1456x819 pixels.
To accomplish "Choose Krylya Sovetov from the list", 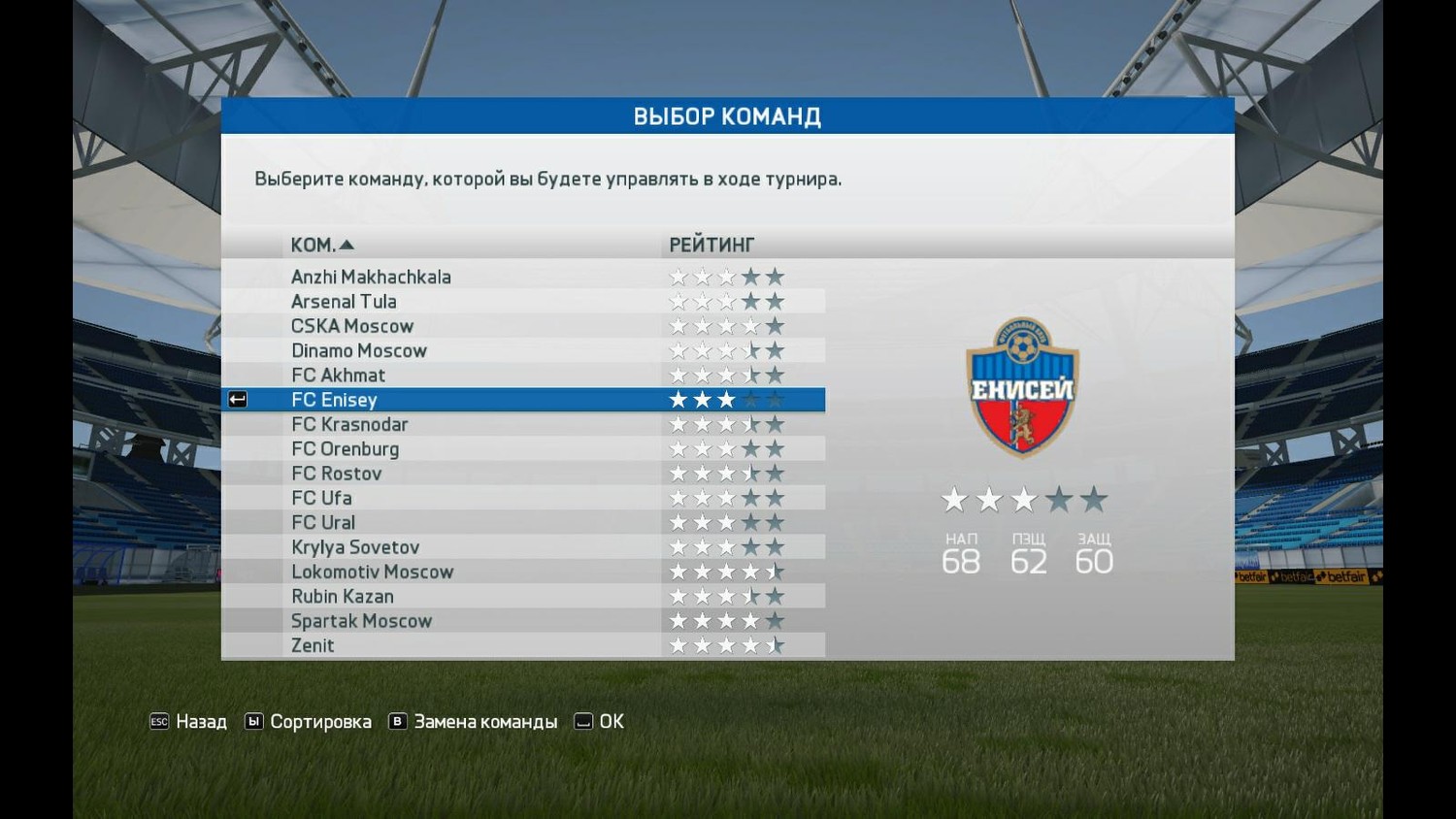I will (x=355, y=547).
